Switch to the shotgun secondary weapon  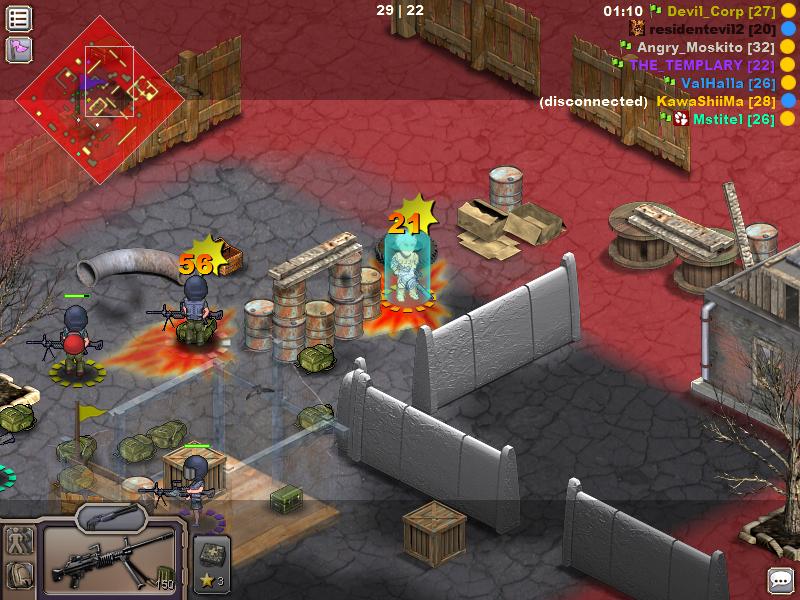(109, 516)
